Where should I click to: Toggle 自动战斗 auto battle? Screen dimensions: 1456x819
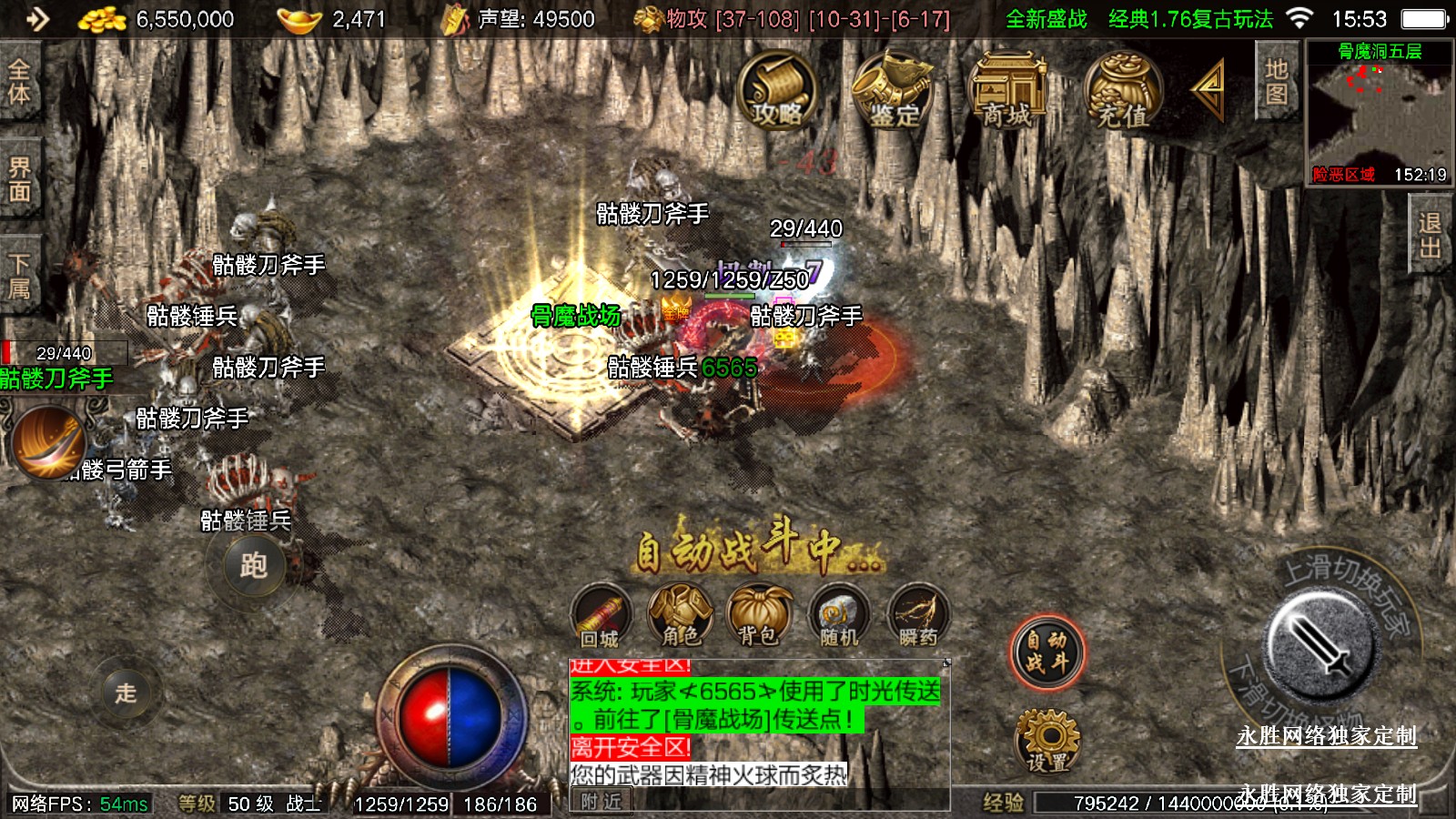[x=1046, y=652]
